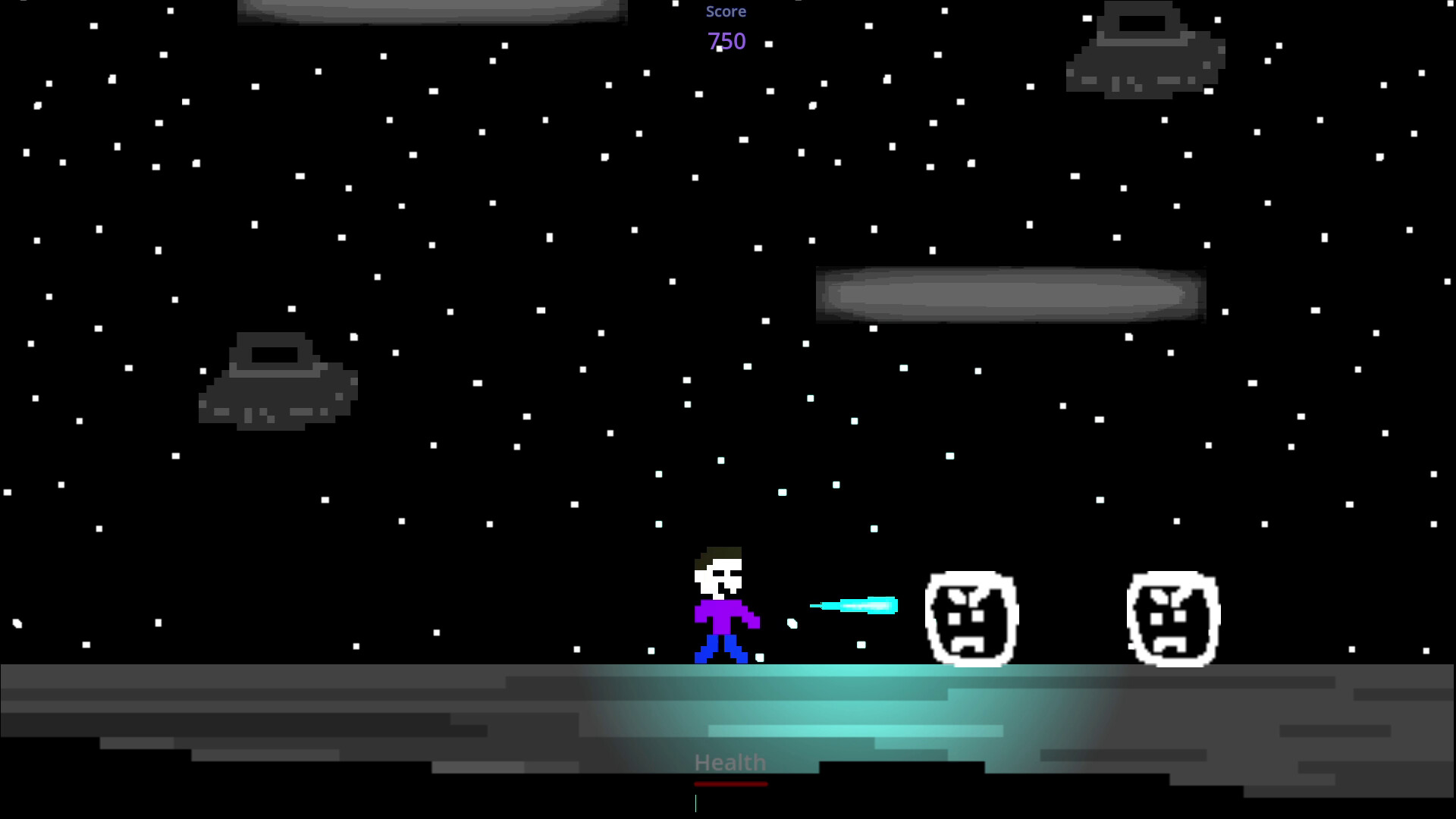Image resolution: width=1456 pixels, height=819 pixels.
Task: Click the player's blue pants
Action: point(720,648)
